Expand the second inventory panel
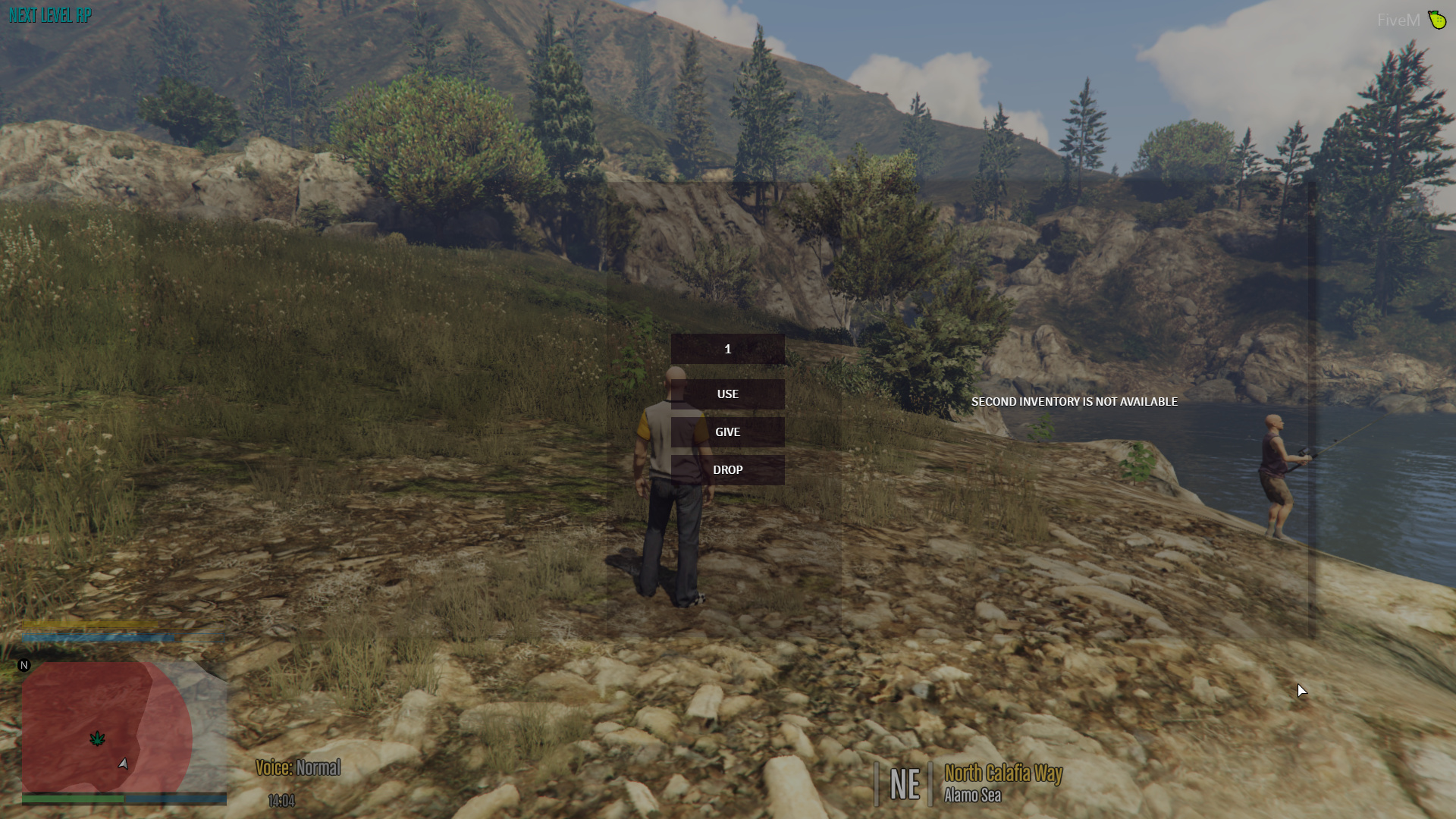The image size is (1456, 819). (x=1077, y=402)
